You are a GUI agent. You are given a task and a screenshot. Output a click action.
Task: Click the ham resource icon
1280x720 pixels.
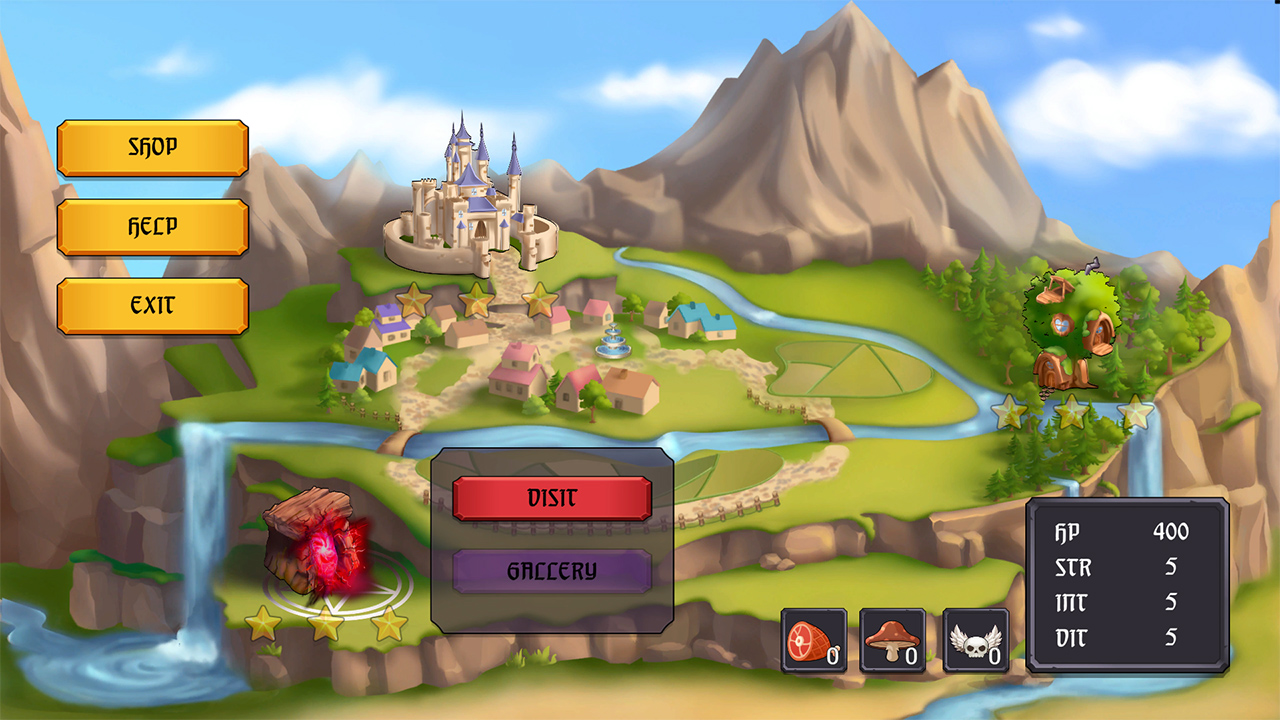814,636
